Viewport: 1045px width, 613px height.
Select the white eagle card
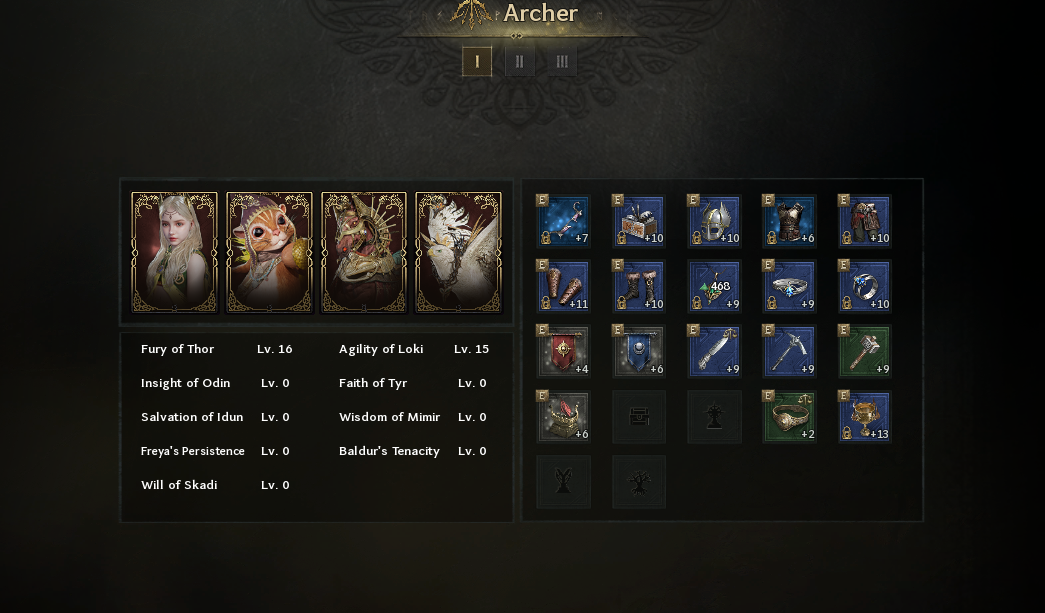pyautogui.click(x=458, y=253)
